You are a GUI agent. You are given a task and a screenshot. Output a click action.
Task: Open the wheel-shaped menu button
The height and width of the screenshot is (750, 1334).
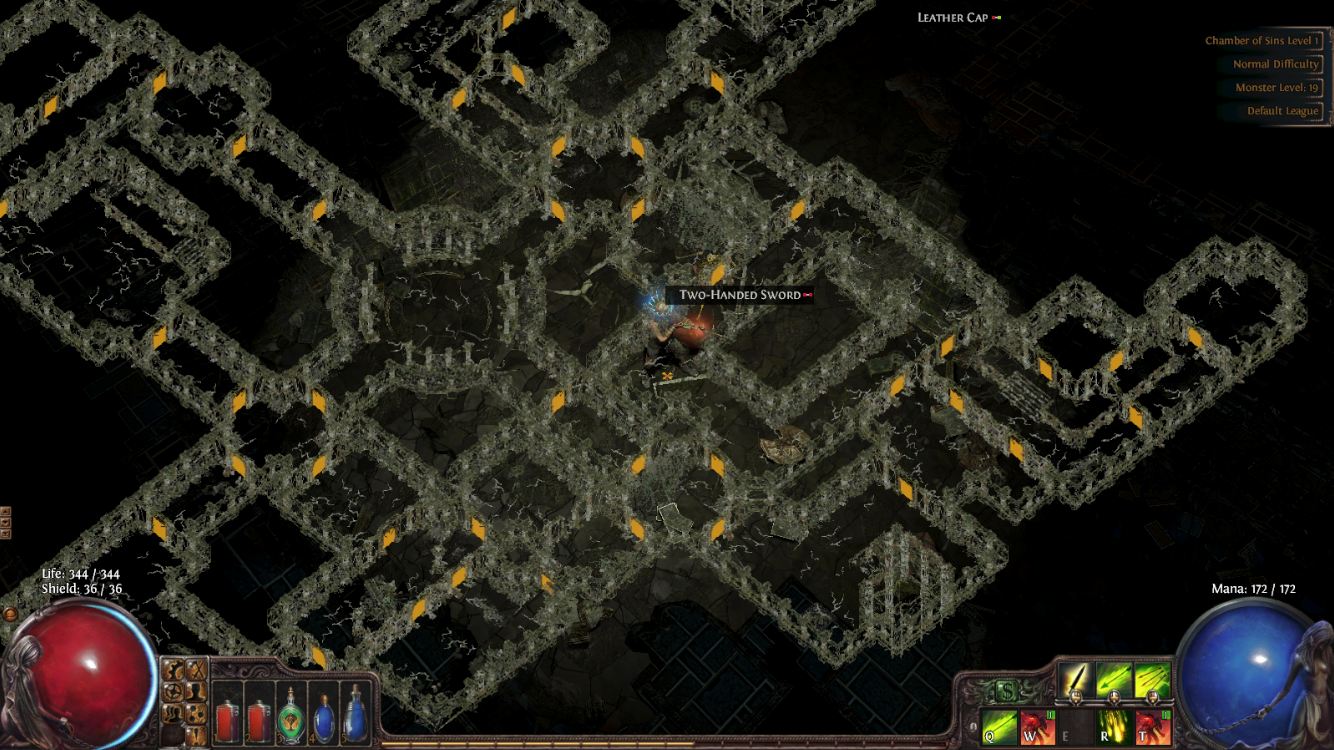pyautogui.click(x=173, y=691)
